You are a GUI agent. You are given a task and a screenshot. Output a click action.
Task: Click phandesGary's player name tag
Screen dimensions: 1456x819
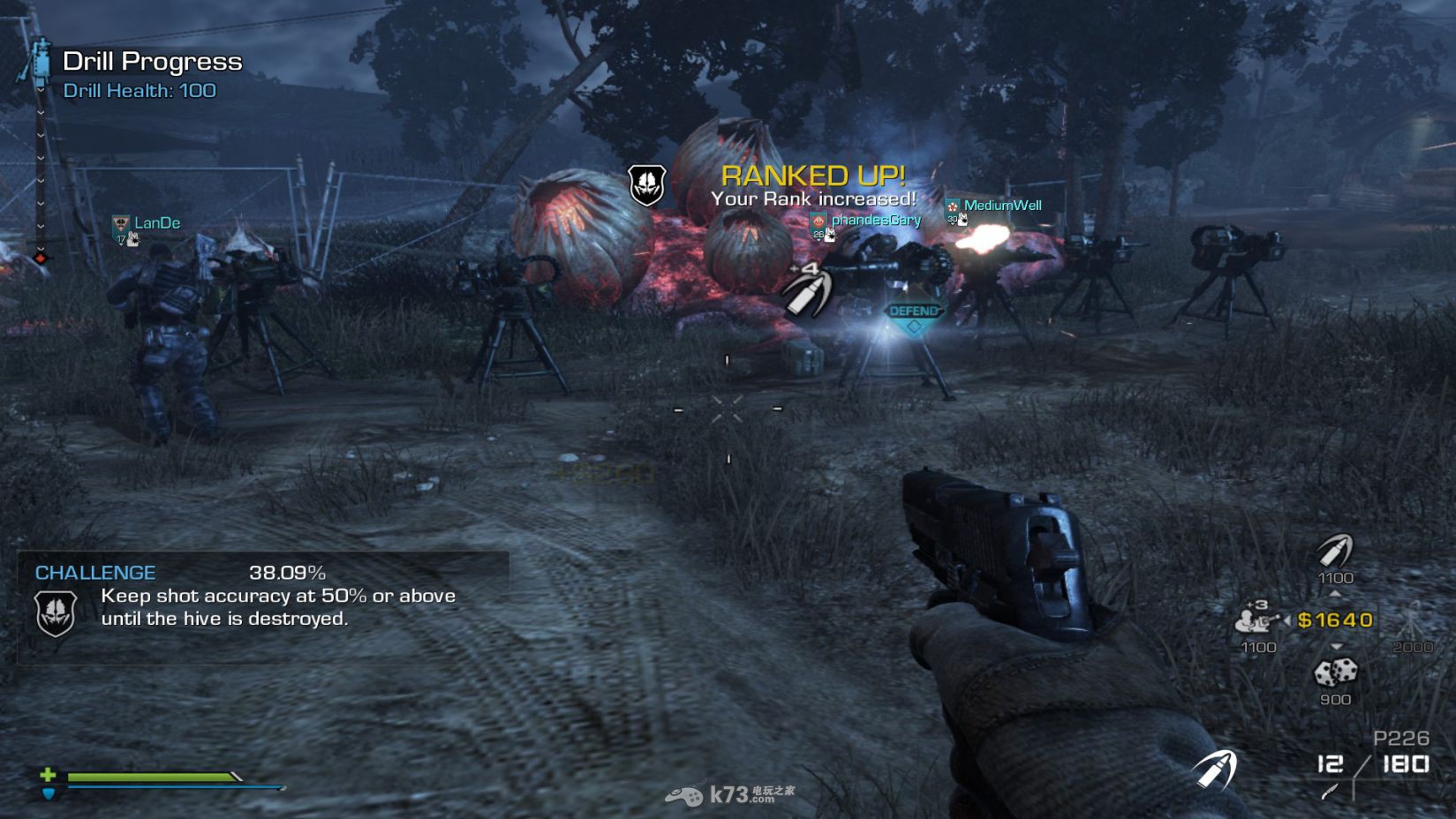pyautogui.click(x=875, y=220)
